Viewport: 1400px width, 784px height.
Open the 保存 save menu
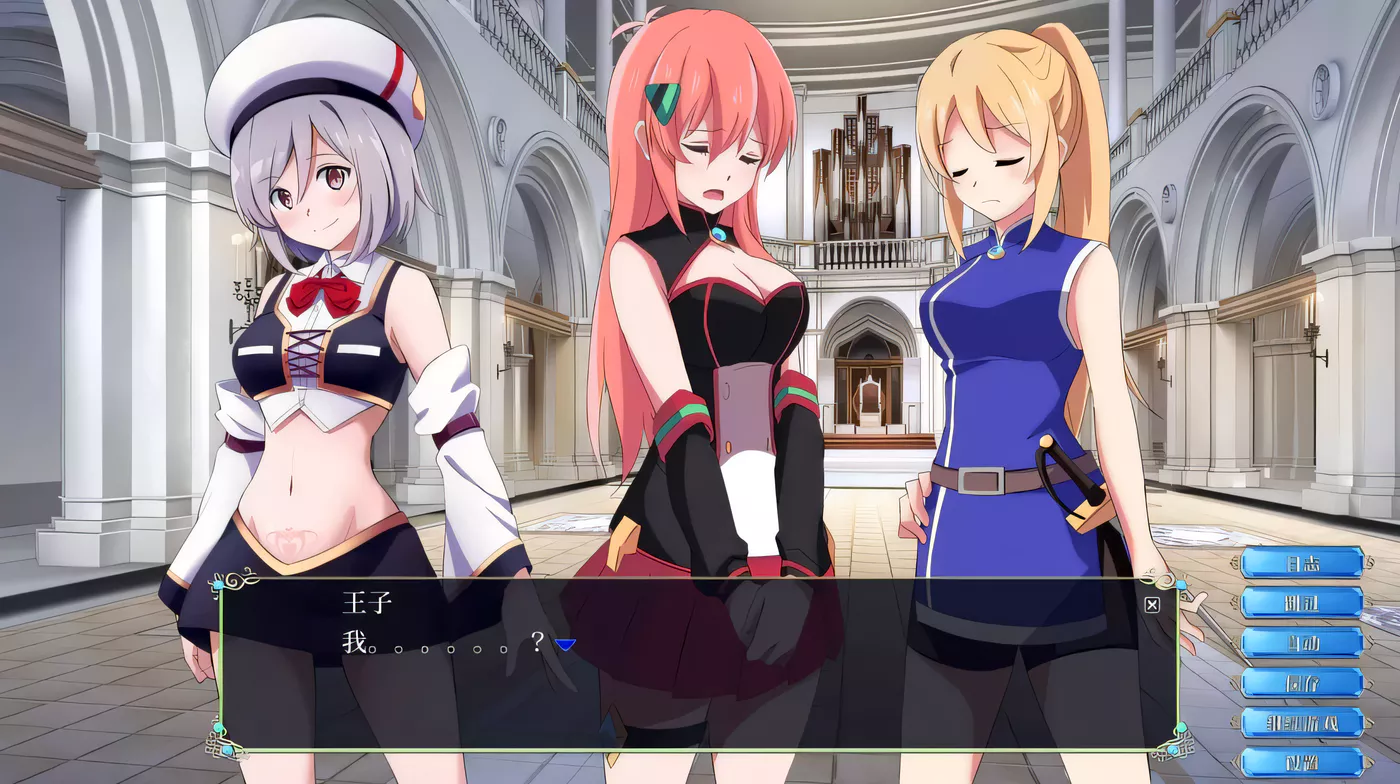(1301, 683)
